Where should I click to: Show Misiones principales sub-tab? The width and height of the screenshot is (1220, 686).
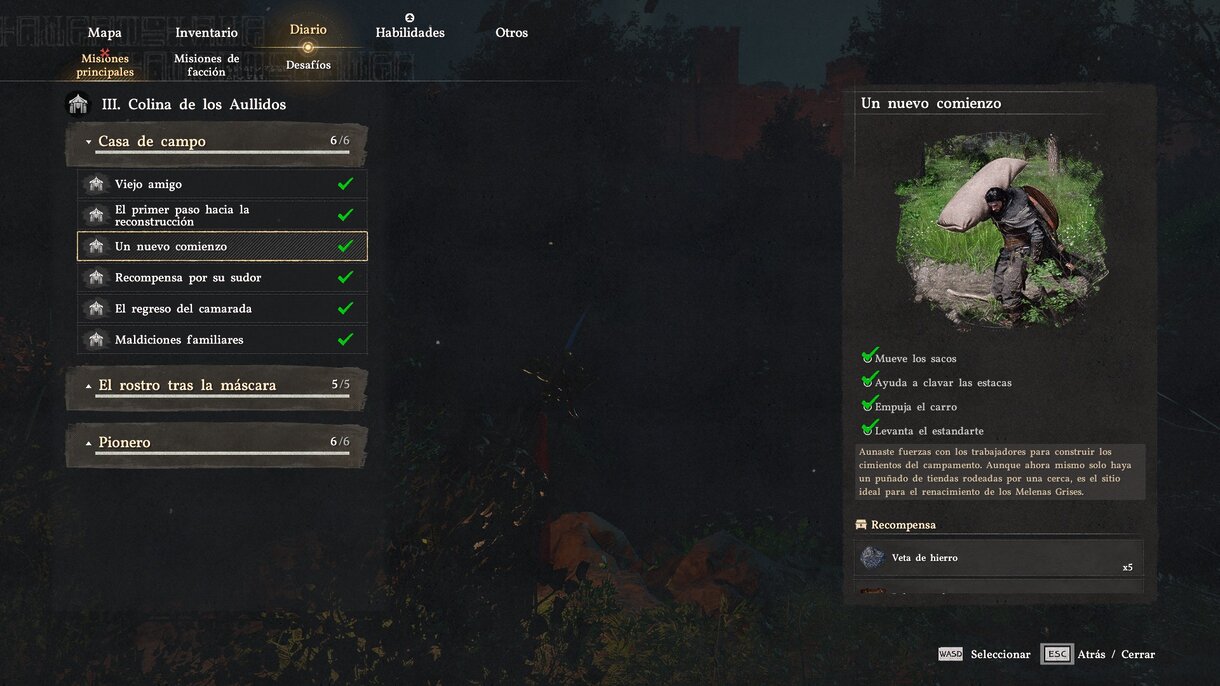(105, 65)
